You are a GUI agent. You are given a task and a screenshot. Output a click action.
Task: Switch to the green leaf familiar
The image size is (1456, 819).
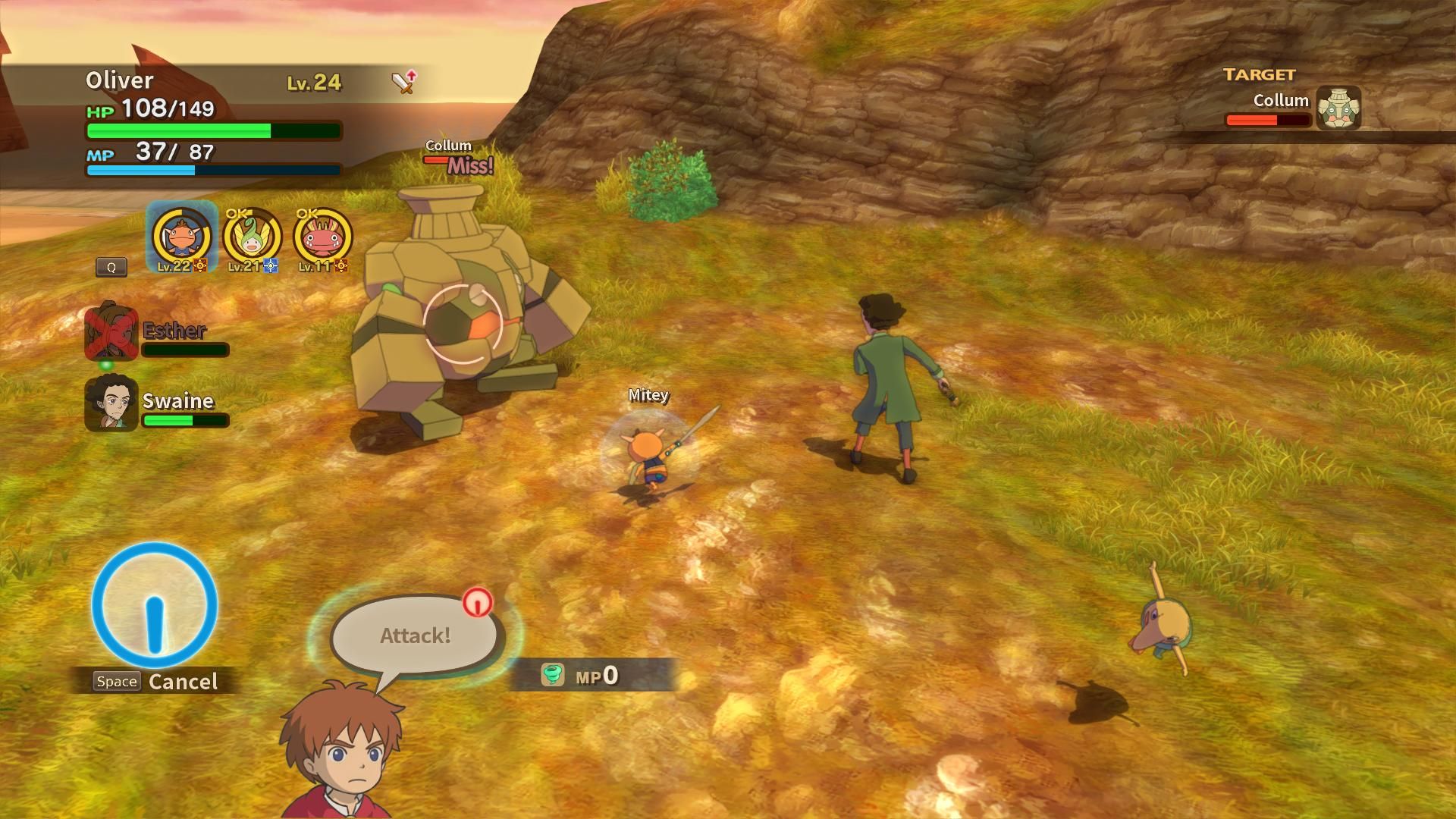pyautogui.click(x=252, y=237)
